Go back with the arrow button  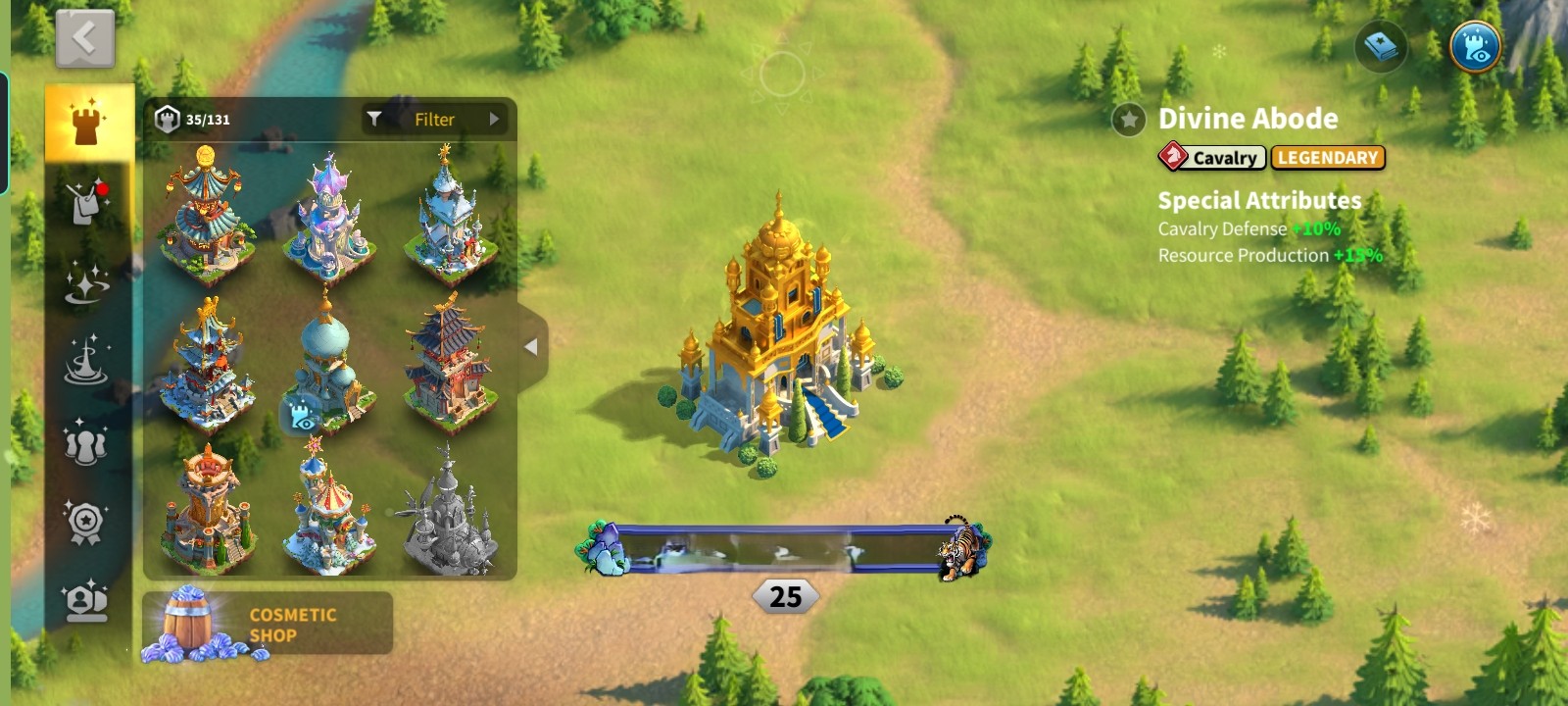(x=85, y=39)
